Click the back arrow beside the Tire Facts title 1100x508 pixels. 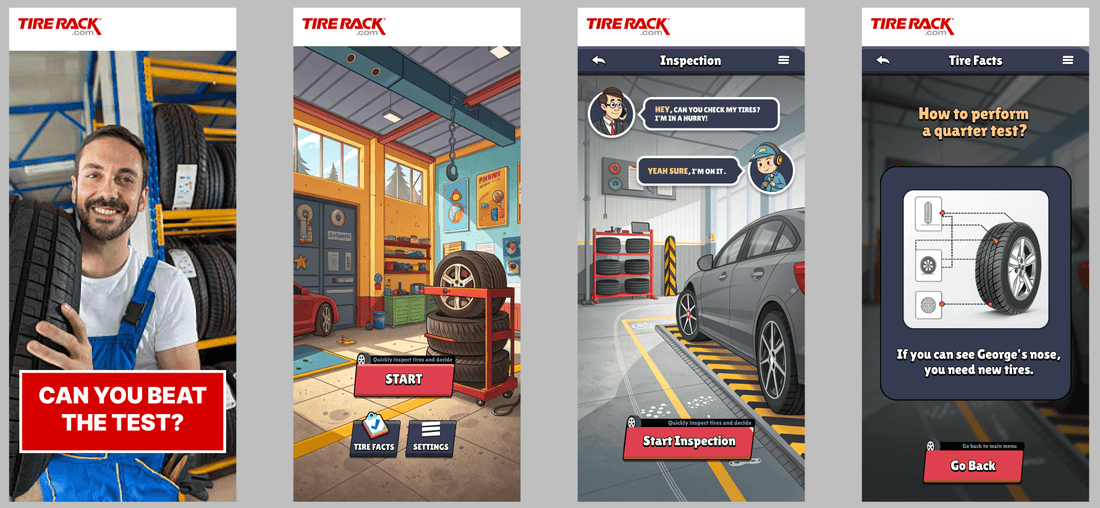coord(882,61)
